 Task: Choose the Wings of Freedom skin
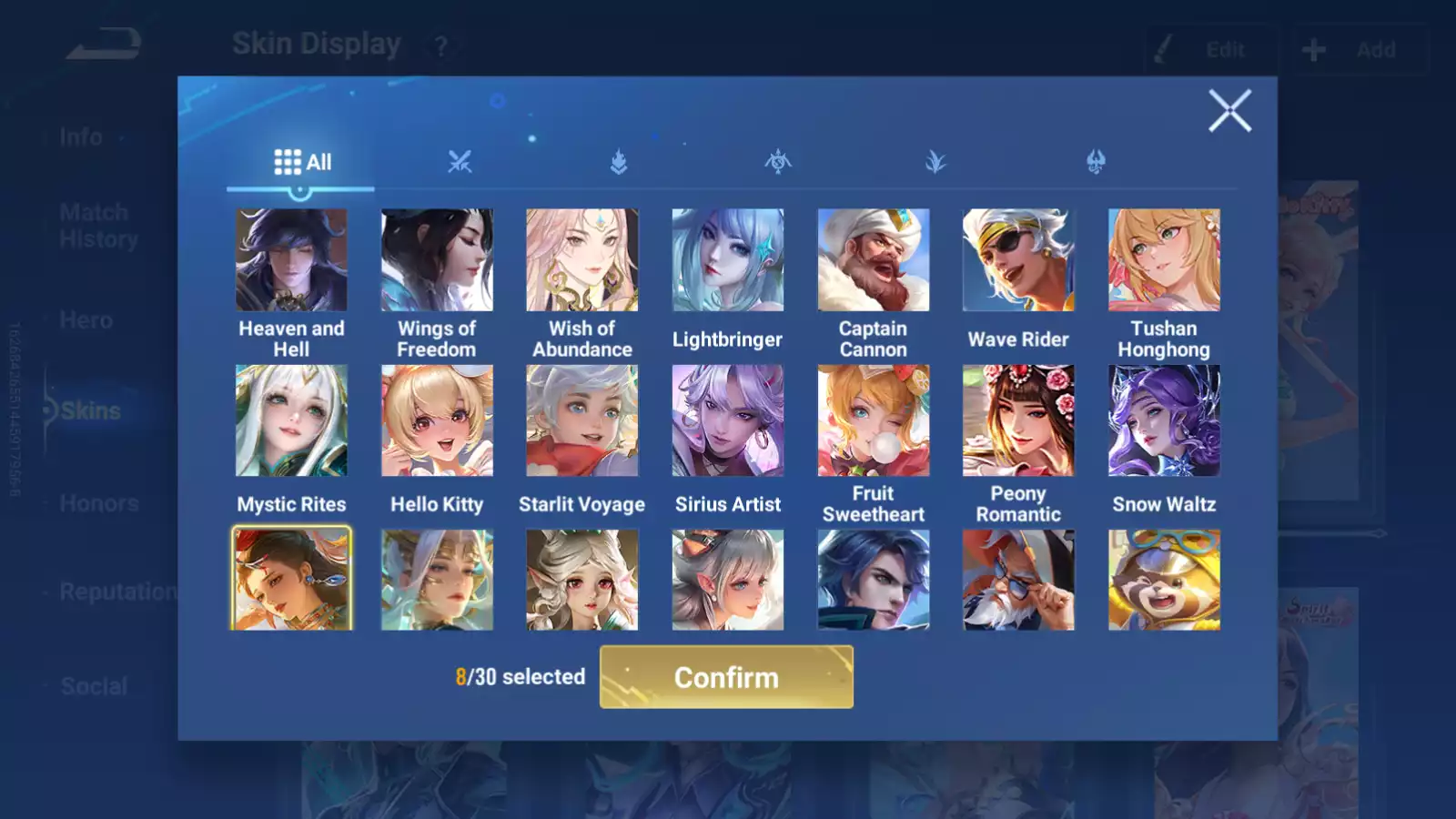437,260
